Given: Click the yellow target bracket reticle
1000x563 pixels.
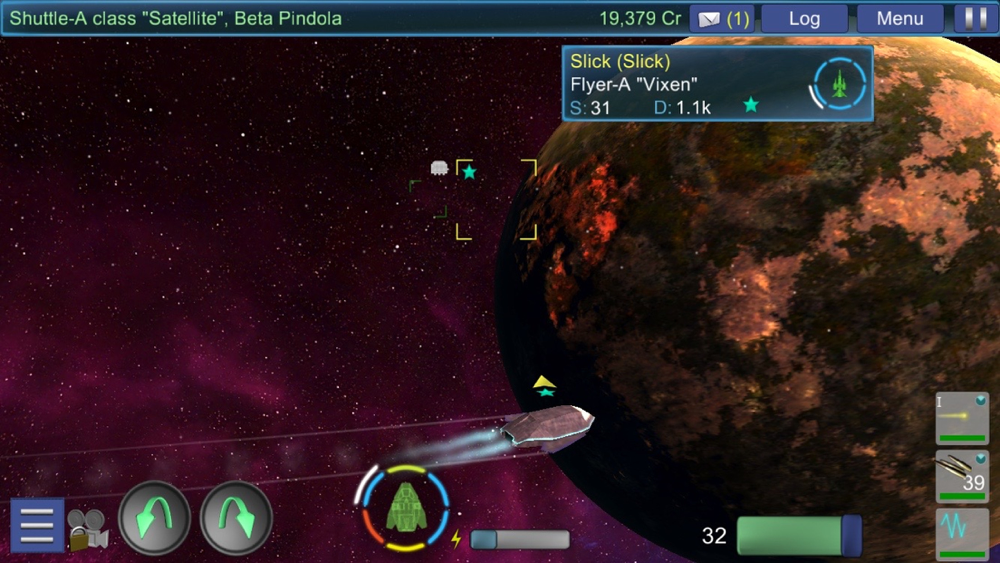Looking at the screenshot, I should point(496,200).
